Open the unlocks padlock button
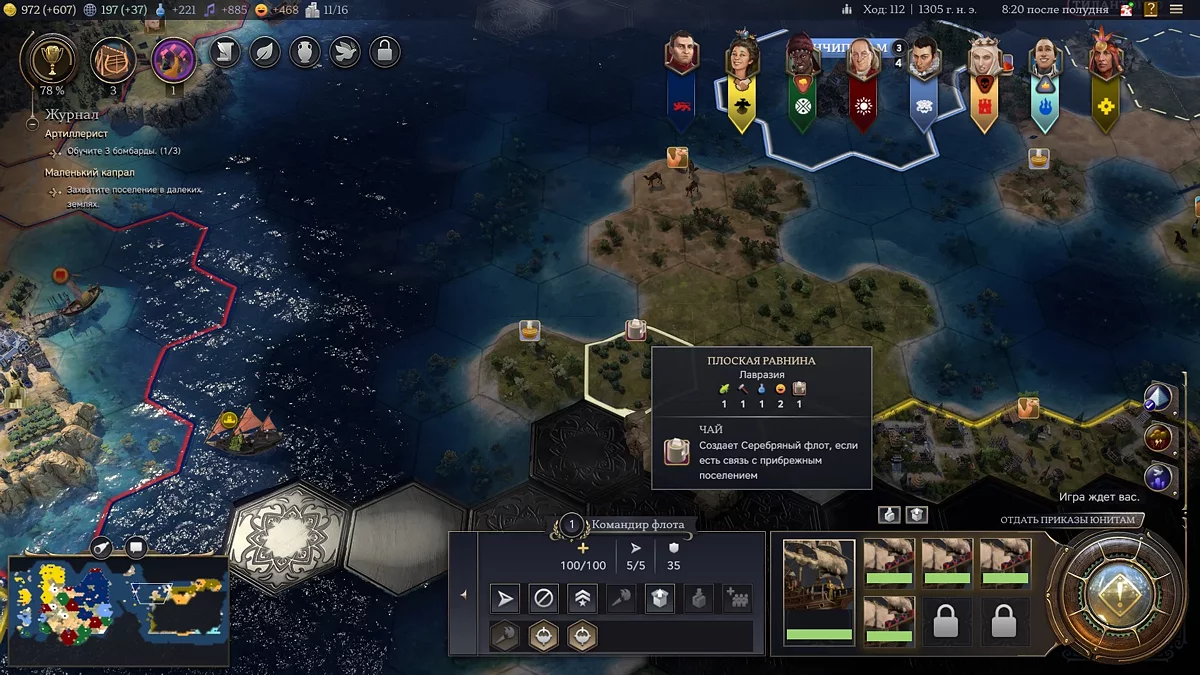The image size is (1200, 675). coord(385,52)
